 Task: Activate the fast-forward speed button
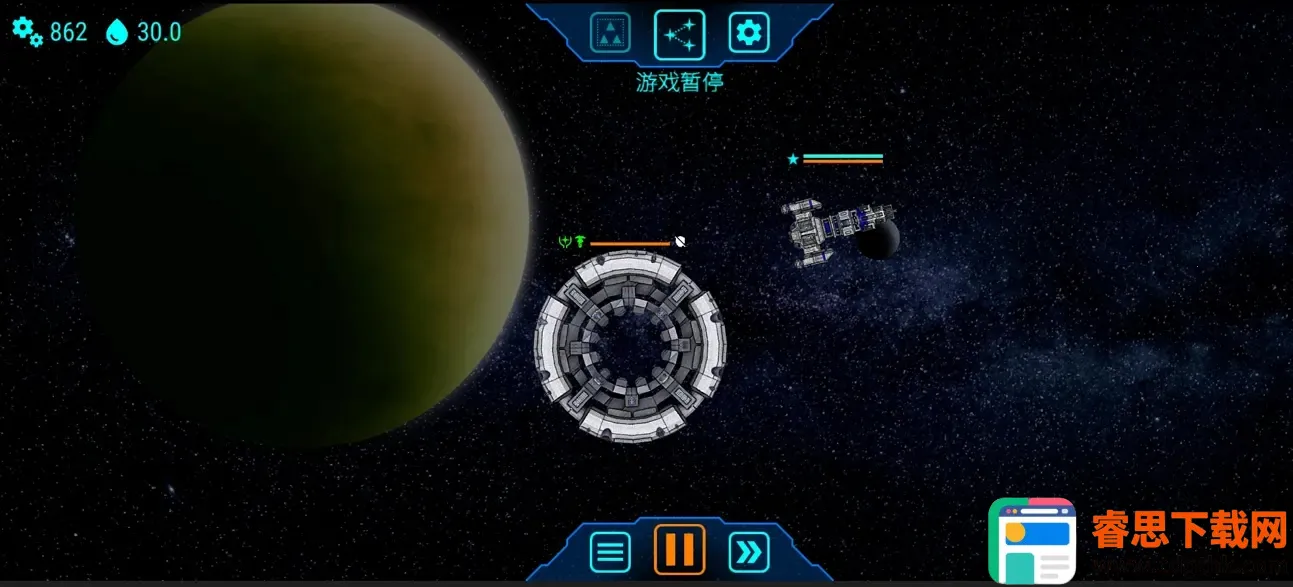(x=749, y=551)
